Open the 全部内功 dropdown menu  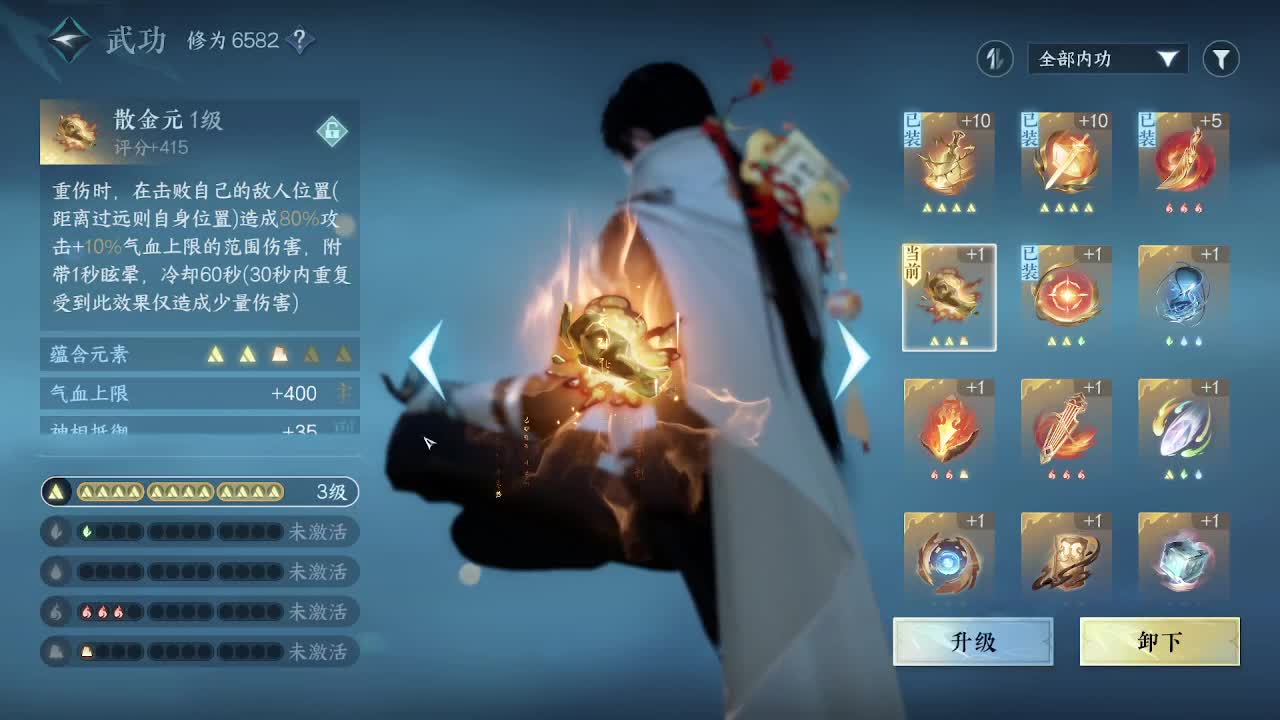point(1106,59)
